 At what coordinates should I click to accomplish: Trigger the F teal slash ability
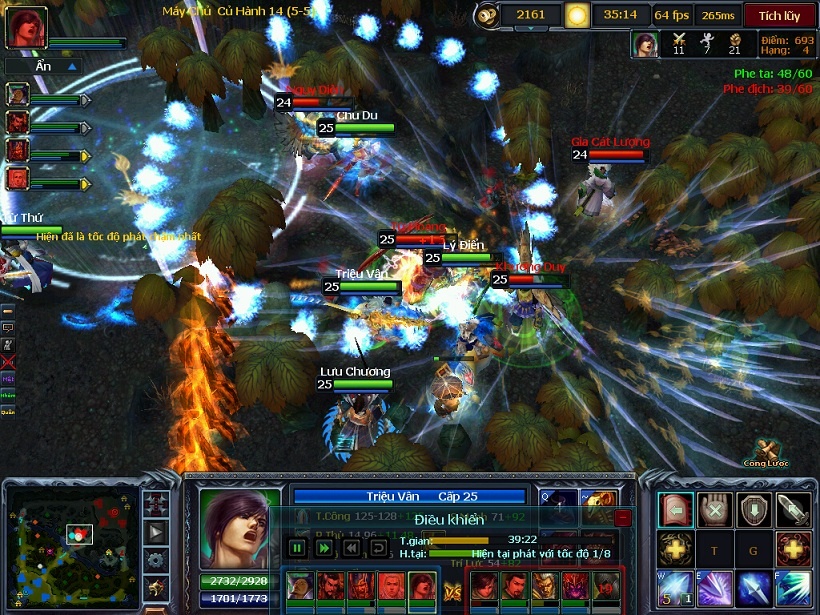792,588
